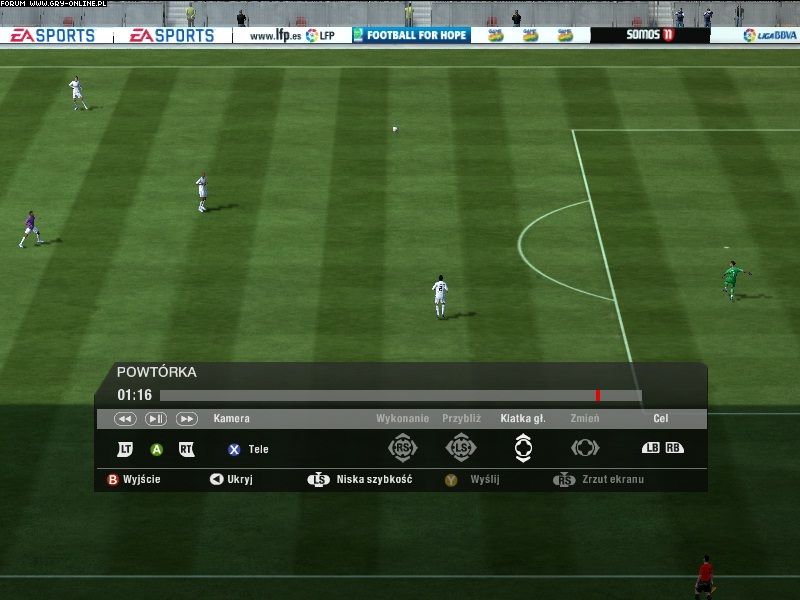Click the replay timeline bar
800x600 pixels.
click(x=400, y=395)
